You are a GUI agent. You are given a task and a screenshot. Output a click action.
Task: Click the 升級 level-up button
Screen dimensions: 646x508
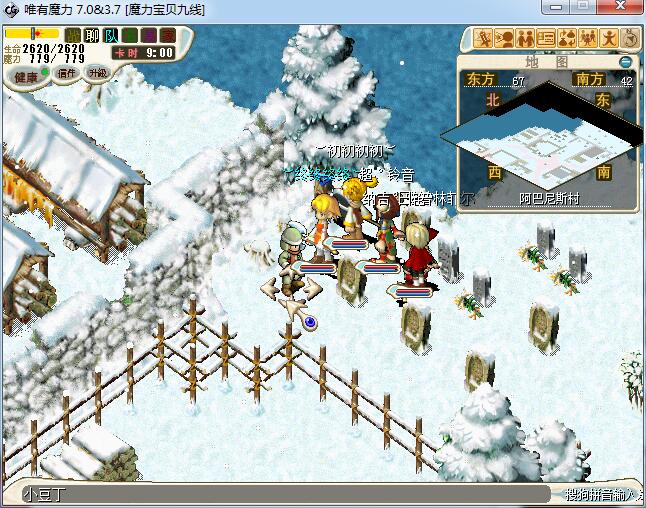coord(97,73)
